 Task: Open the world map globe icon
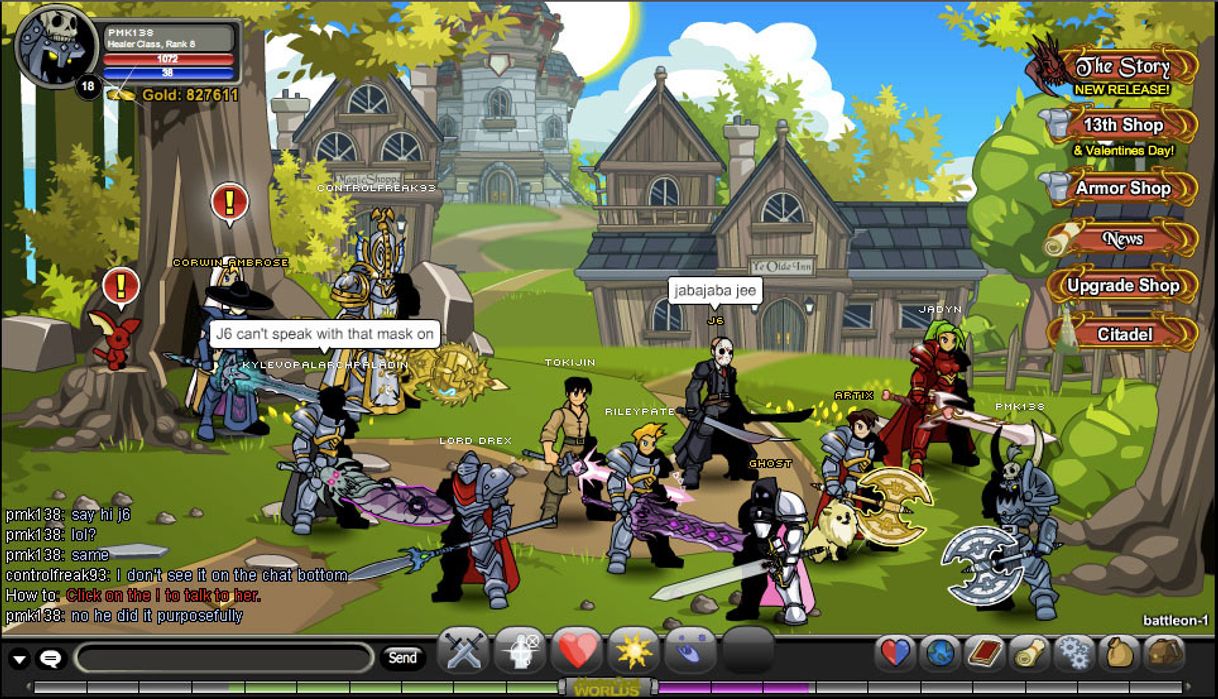point(940,654)
